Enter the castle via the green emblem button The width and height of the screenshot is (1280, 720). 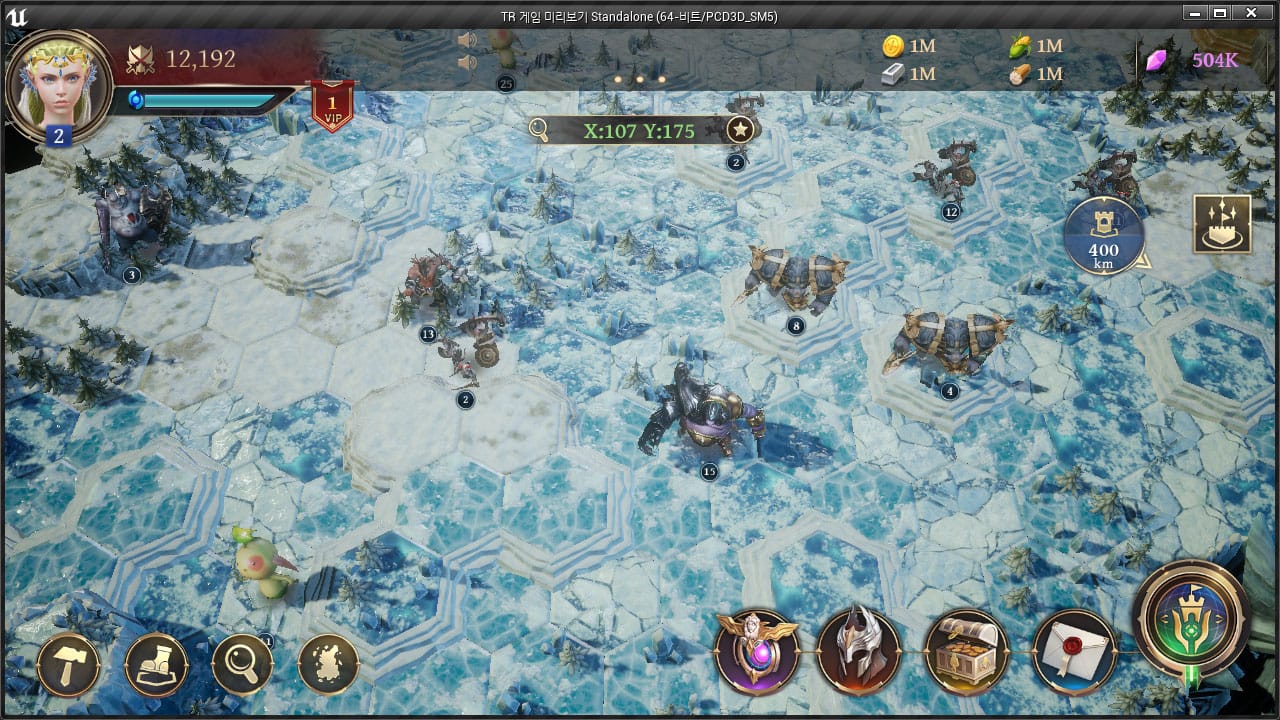click(x=1191, y=618)
